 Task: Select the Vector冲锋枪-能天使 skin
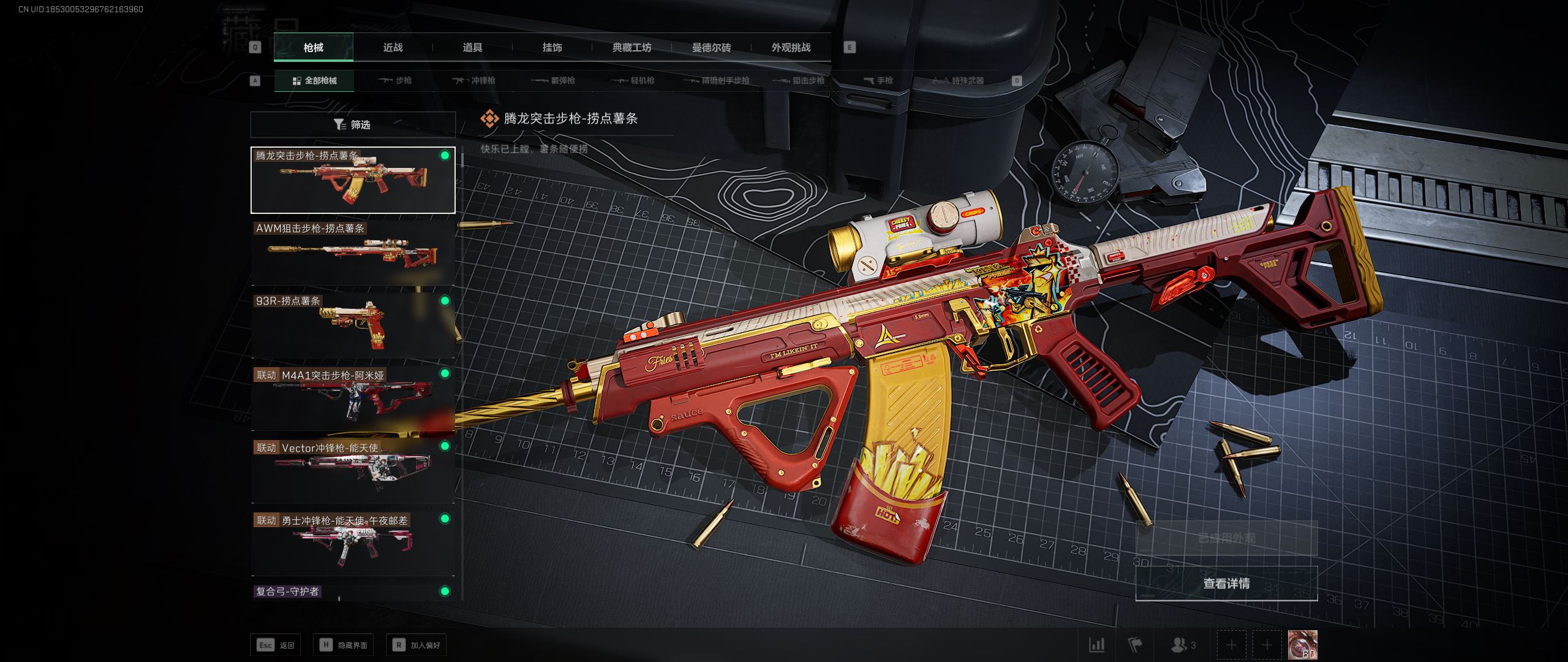tap(353, 471)
